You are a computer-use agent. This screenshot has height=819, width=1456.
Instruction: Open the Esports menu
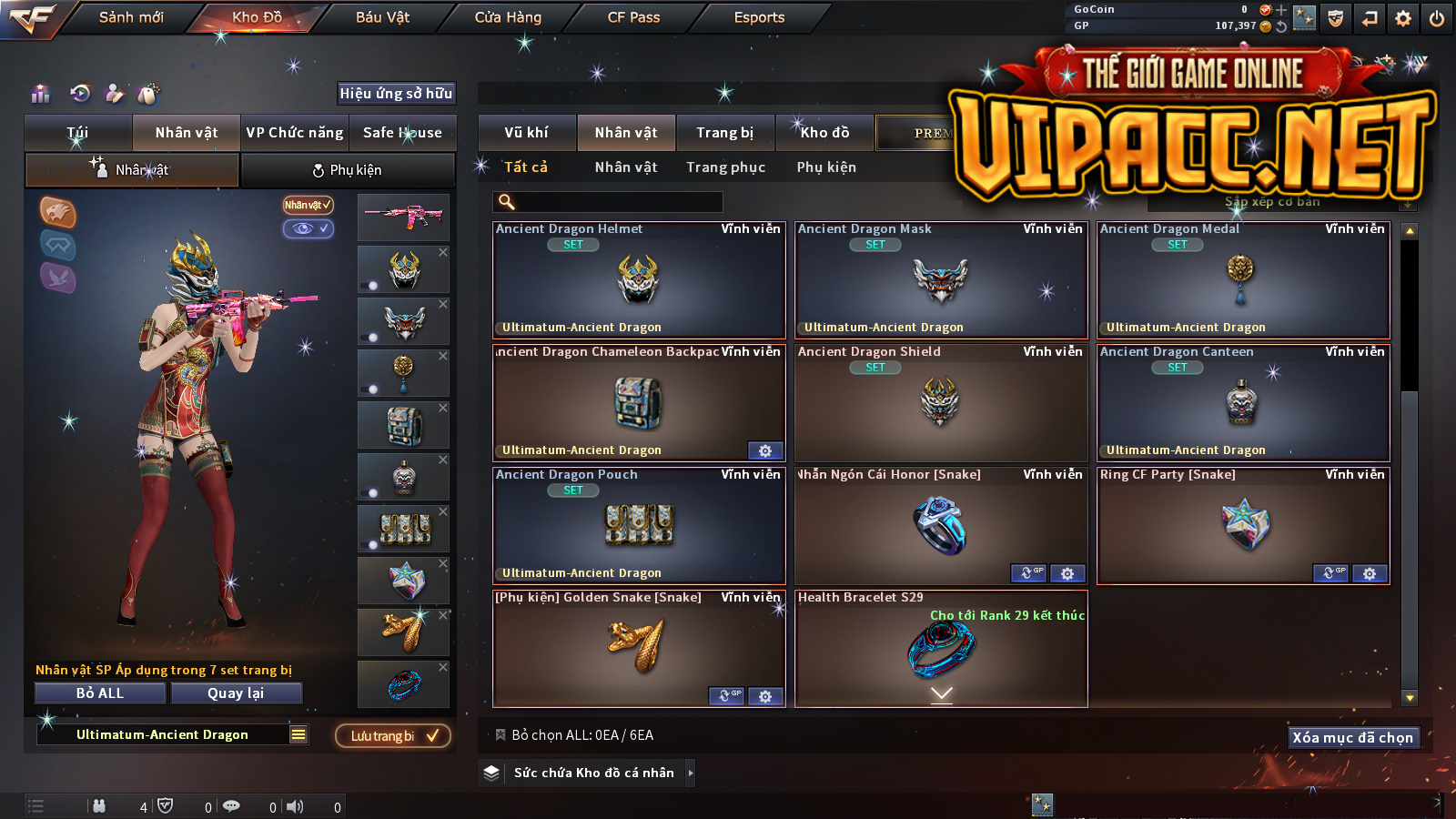tap(759, 17)
